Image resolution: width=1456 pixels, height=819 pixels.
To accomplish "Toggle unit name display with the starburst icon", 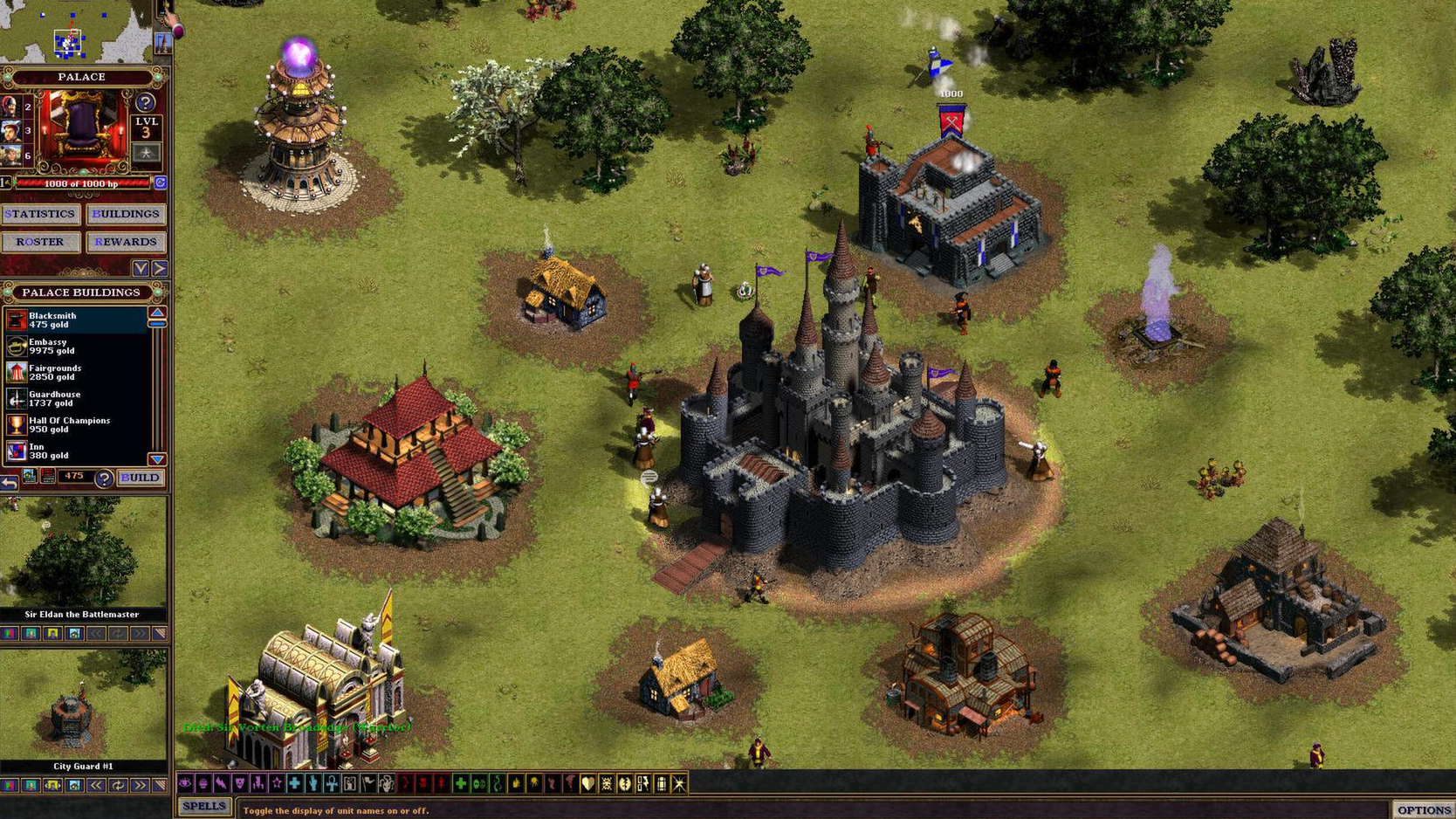I will (x=679, y=783).
